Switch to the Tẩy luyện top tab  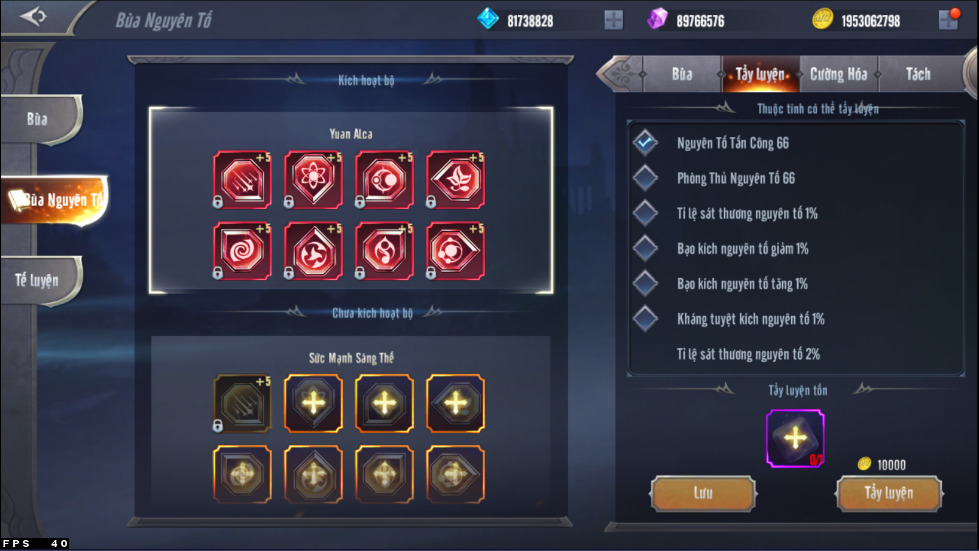click(x=760, y=74)
